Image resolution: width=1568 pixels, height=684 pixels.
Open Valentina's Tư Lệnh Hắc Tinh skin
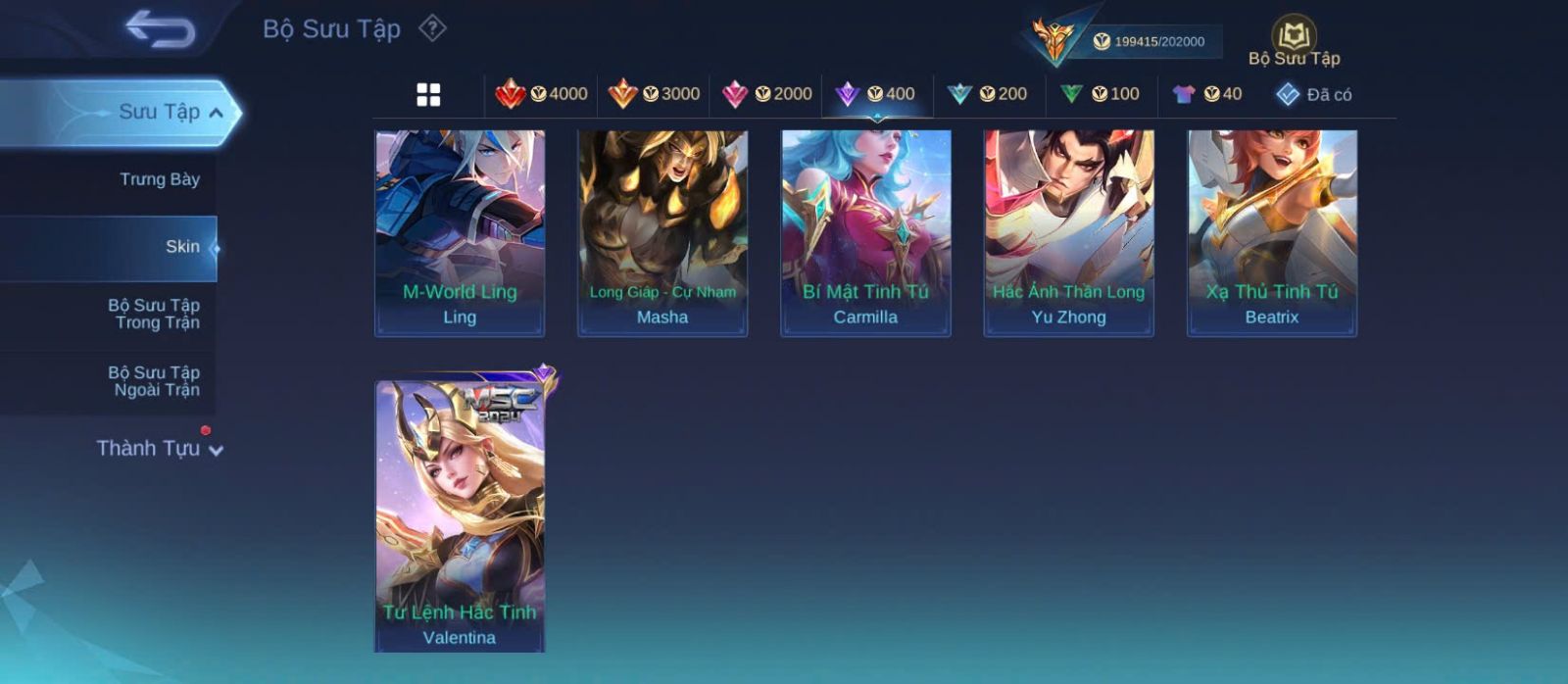coord(460,515)
